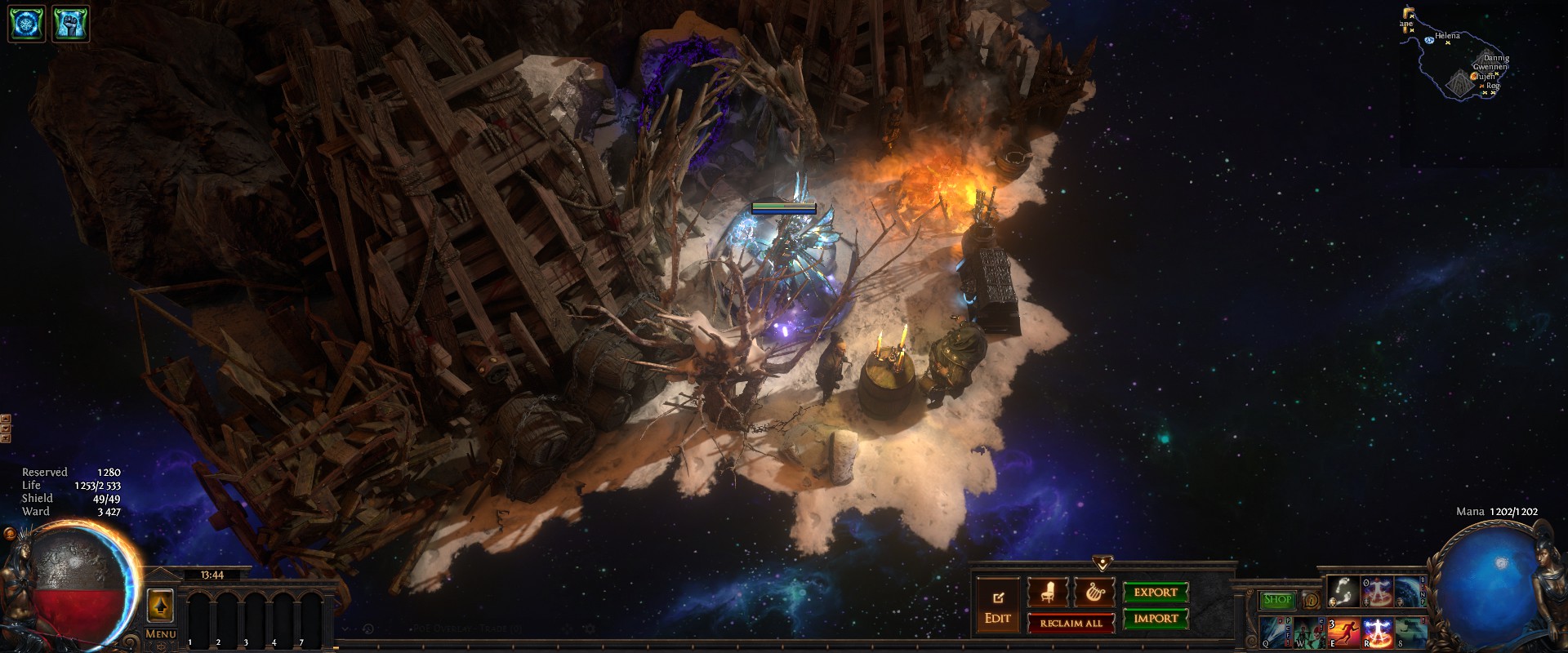The height and width of the screenshot is (653, 1568).
Task: Export the hideout layout
Action: click(x=1155, y=593)
